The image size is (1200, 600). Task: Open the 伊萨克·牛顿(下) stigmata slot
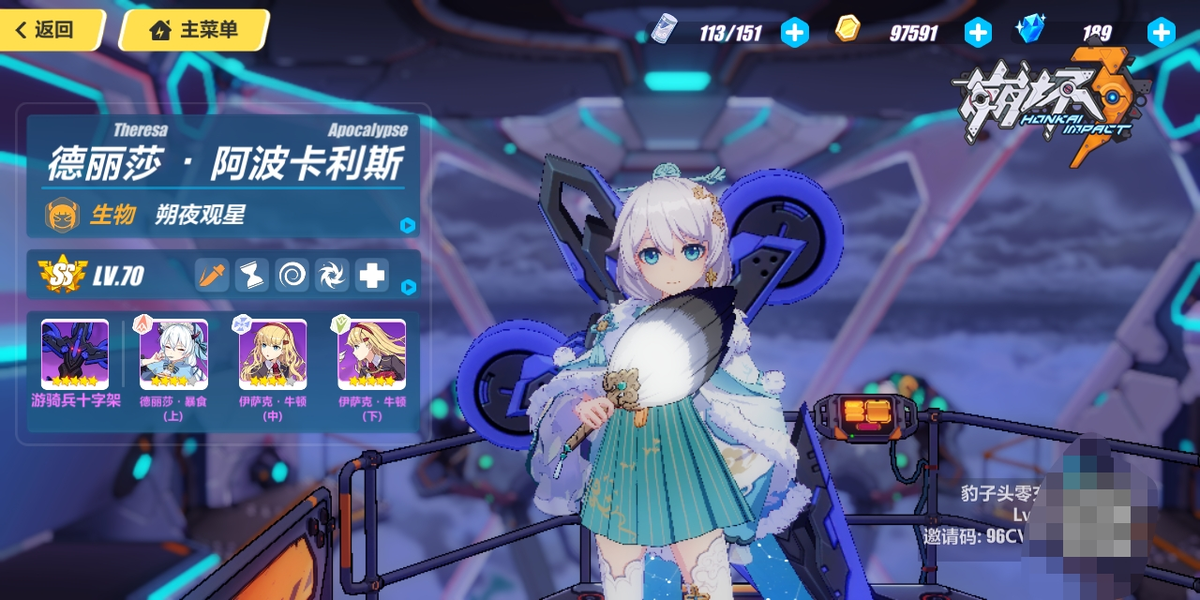click(x=372, y=354)
